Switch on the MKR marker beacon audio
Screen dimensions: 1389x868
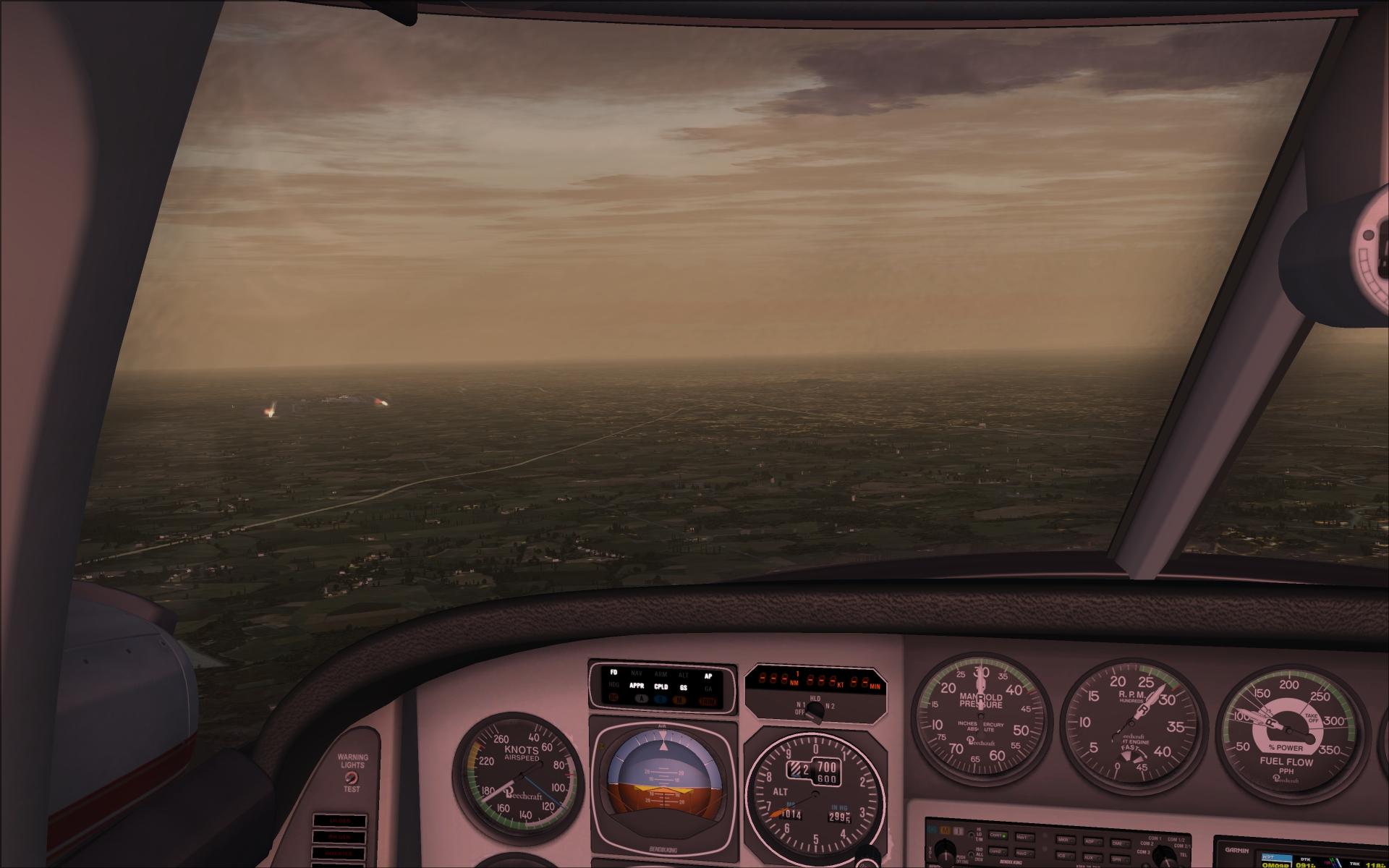[x=1065, y=840]
